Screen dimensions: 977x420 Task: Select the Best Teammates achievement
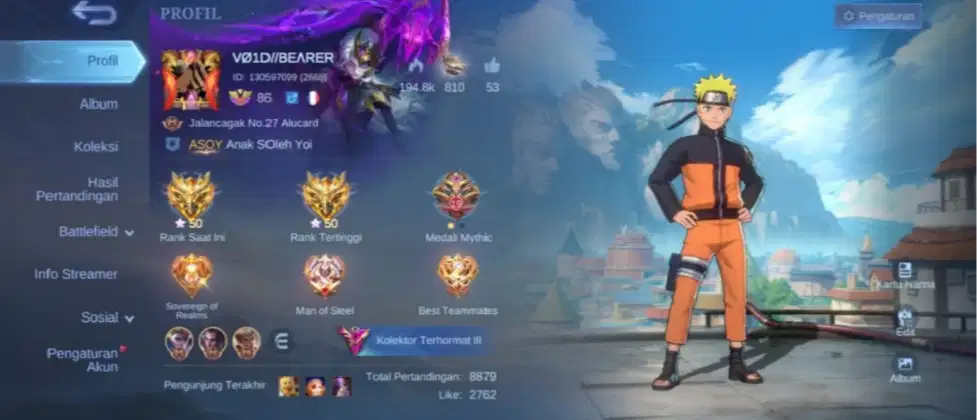457,275
